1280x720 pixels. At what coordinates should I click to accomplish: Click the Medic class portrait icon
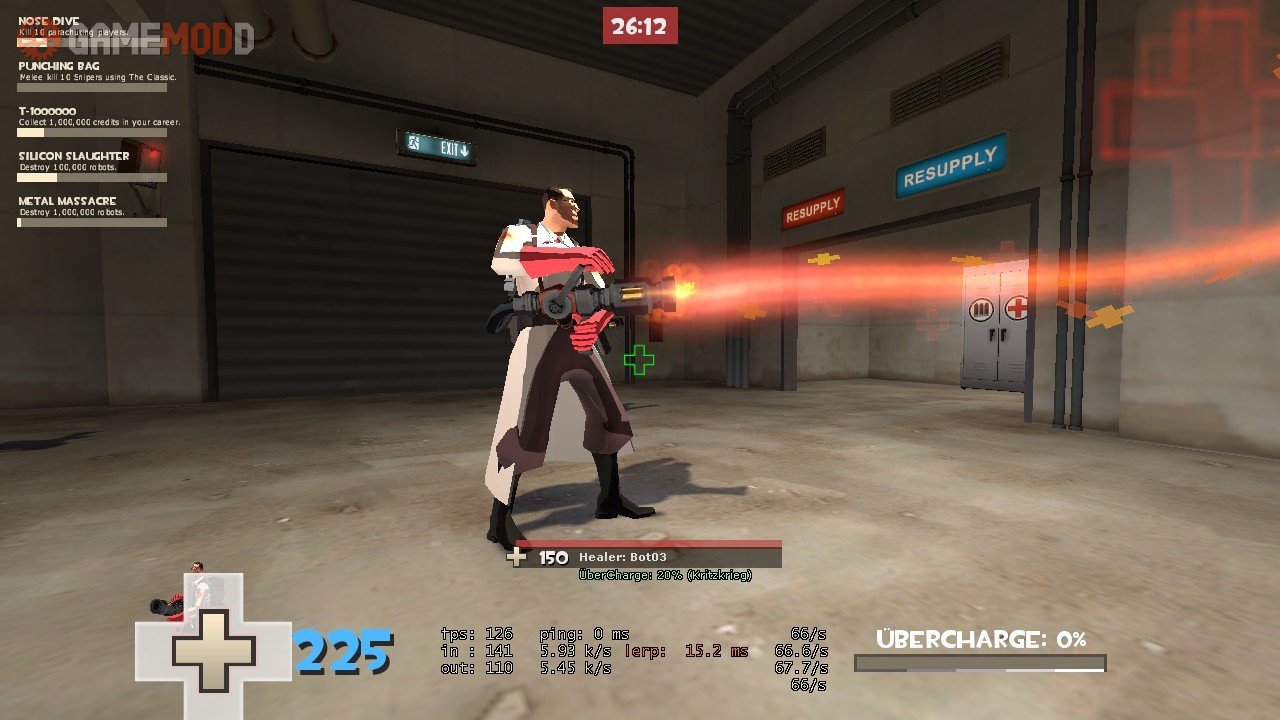[x=187, y=596]
